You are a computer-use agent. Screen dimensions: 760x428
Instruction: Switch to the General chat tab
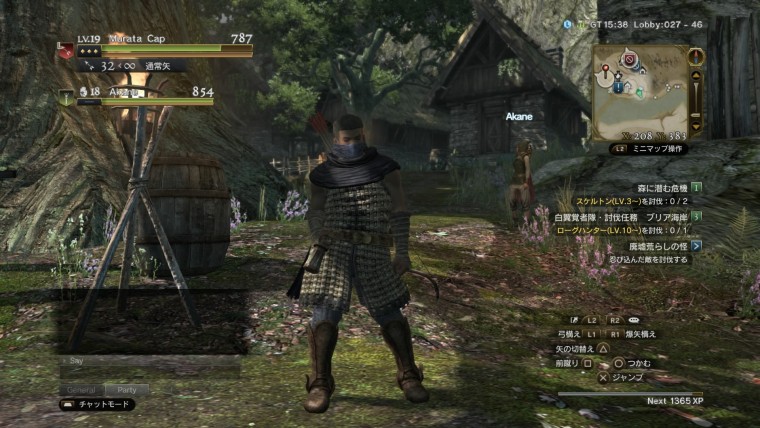coord(80,389)
